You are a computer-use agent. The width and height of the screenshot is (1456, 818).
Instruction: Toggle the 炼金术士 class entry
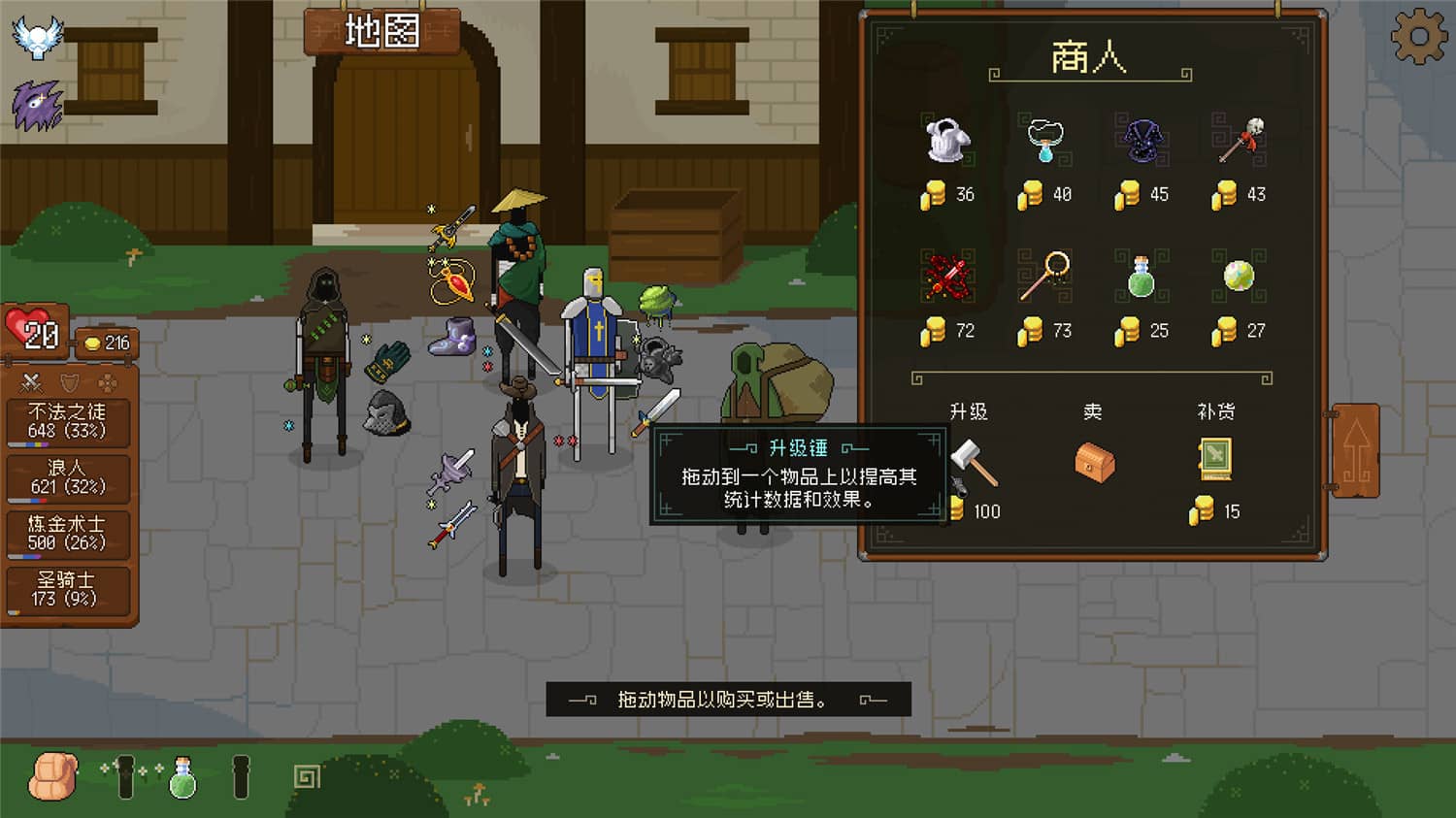click(x=68, y=535)
